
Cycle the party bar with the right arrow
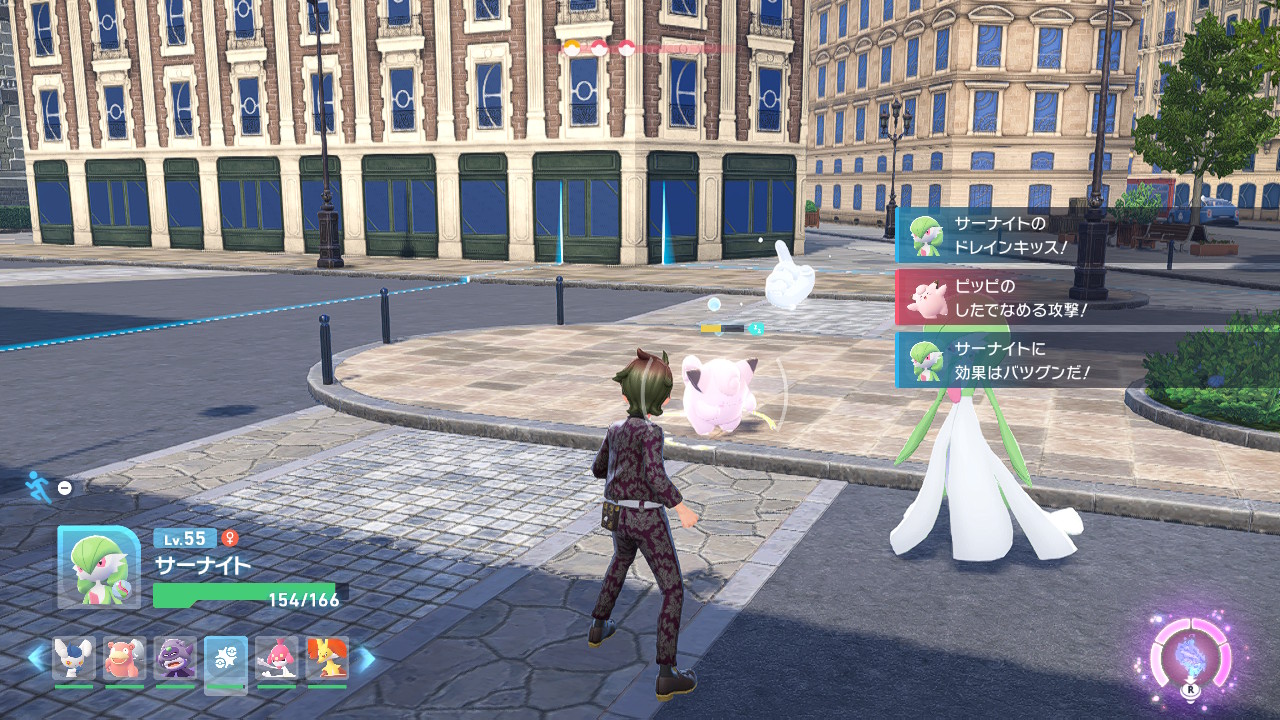click(367, 658)
